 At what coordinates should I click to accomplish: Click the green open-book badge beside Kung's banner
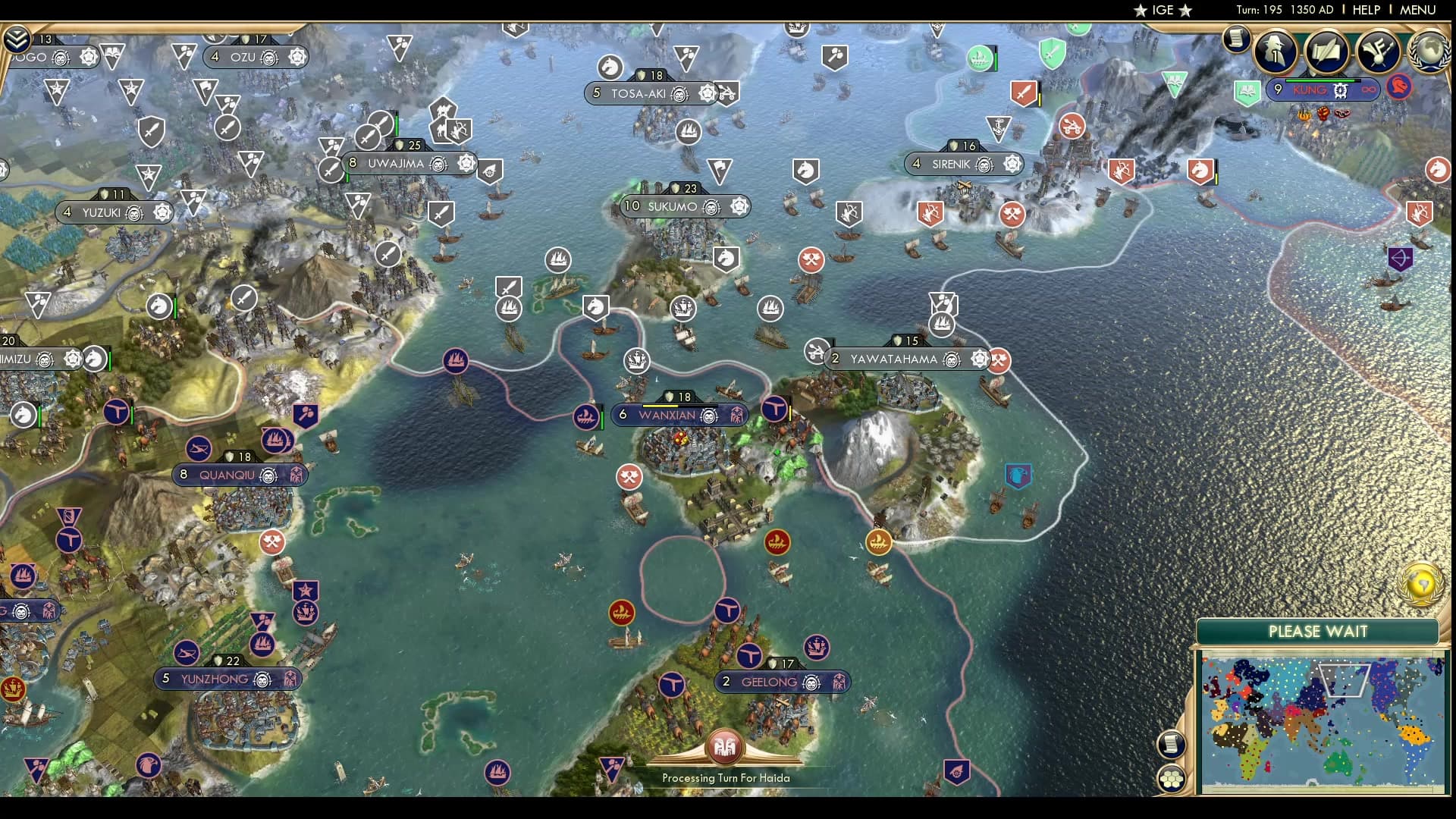pyautogui.click(x=1247, y=90)
